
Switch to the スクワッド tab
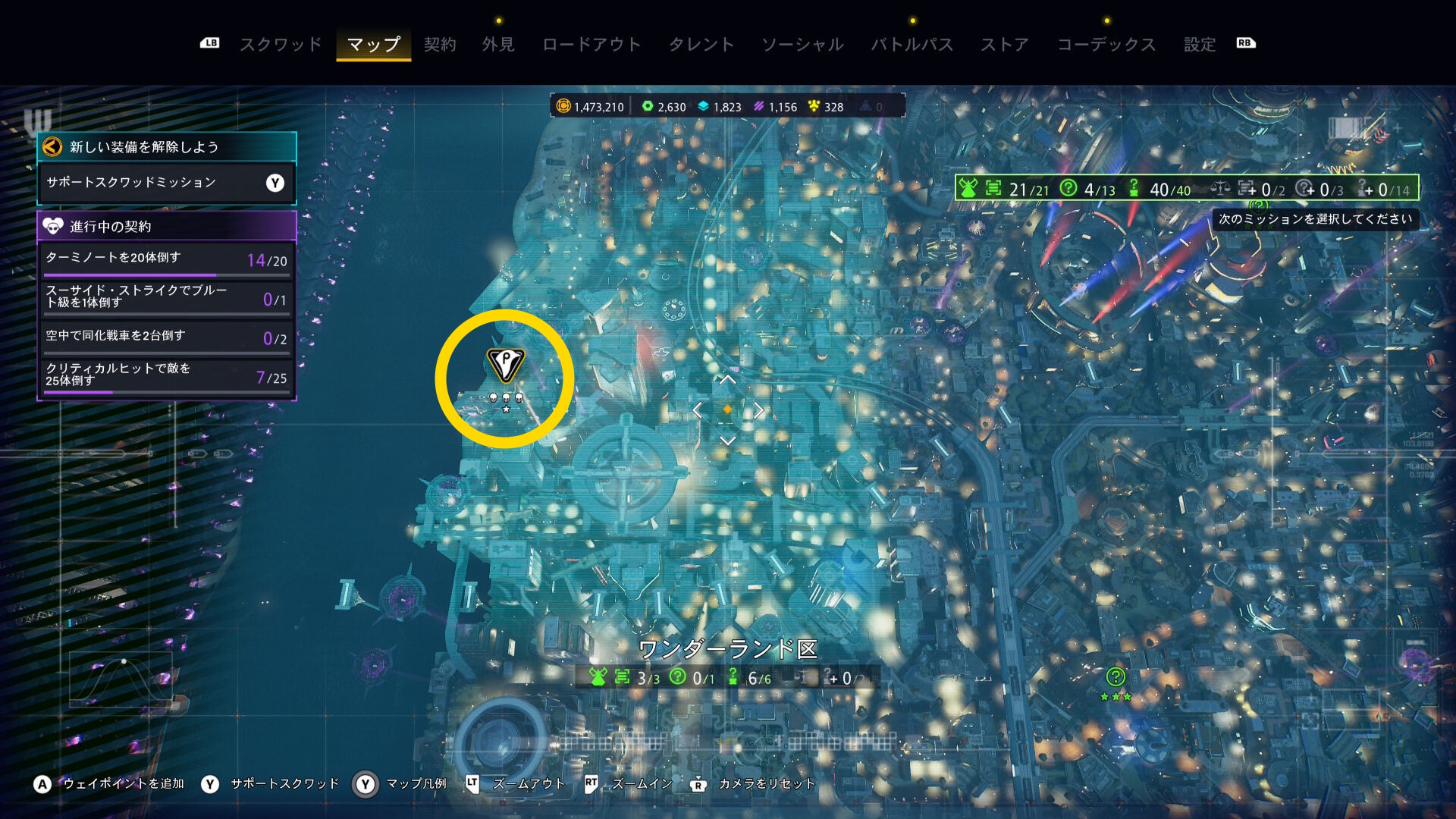pos(281,45)
